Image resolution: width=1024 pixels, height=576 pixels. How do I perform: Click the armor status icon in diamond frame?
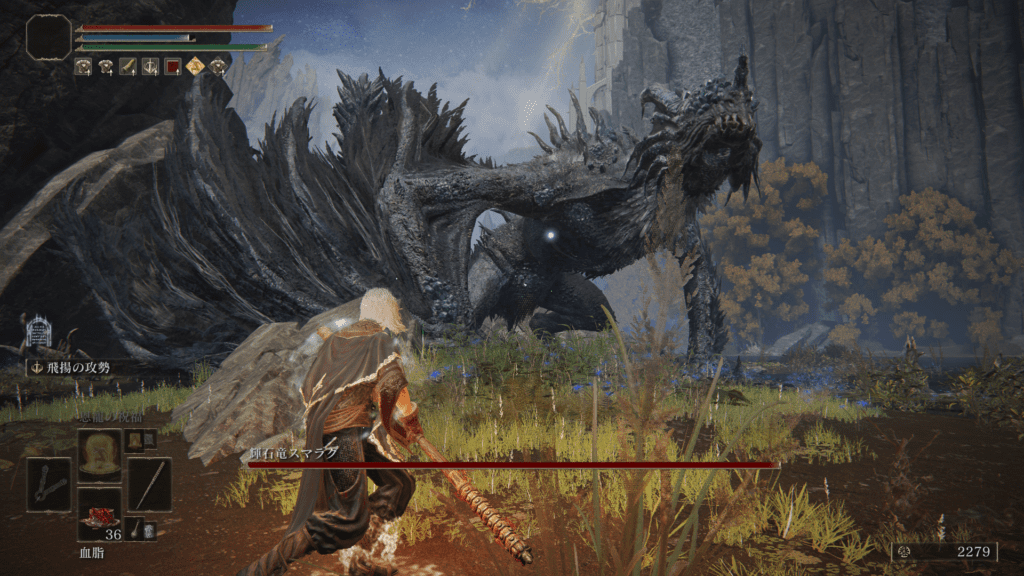(216, 67)
